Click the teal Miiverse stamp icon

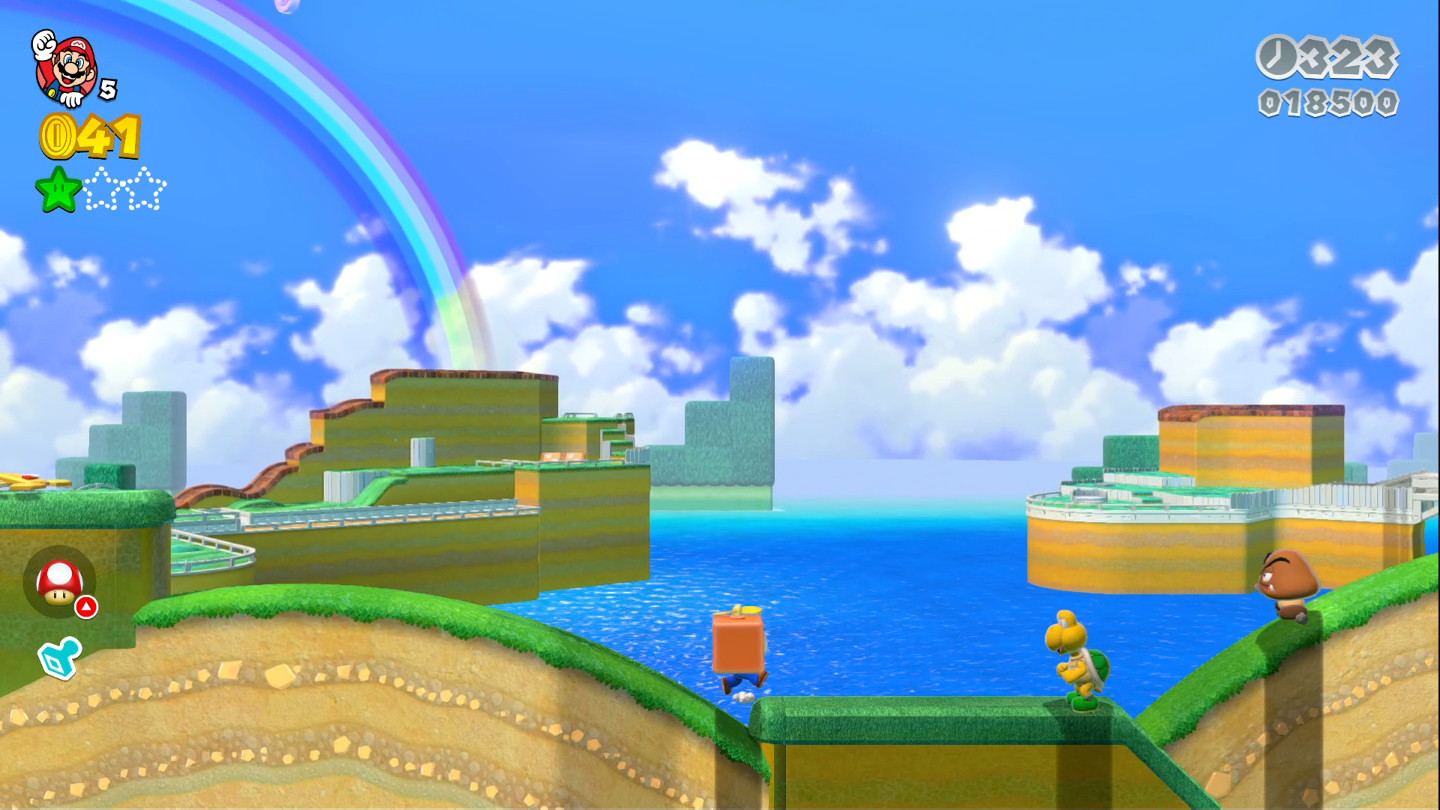pyautogui.click(x=60, y=658)
